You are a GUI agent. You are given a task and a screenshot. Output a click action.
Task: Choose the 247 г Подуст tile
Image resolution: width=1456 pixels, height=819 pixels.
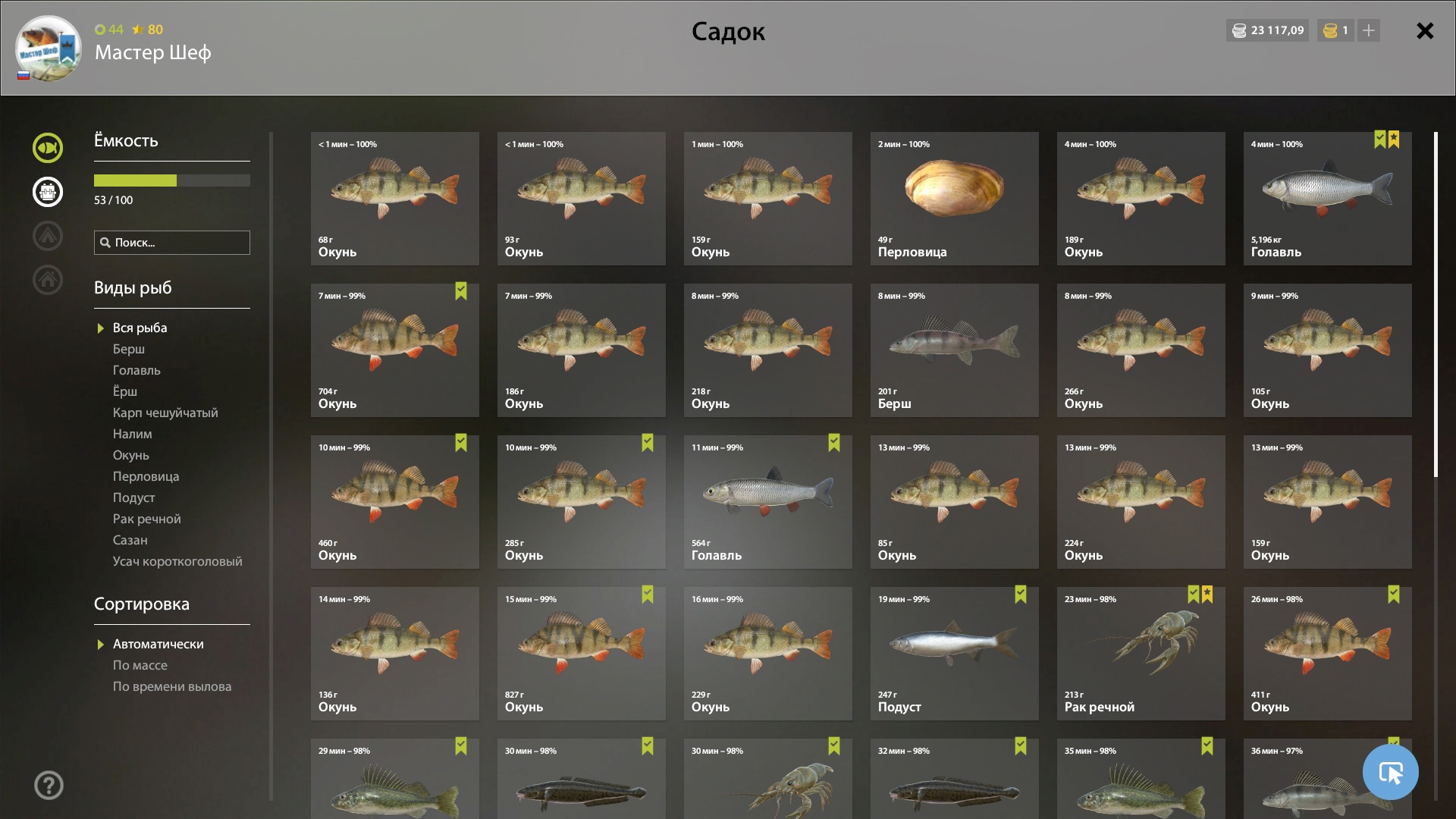click(x=954, y=654)
